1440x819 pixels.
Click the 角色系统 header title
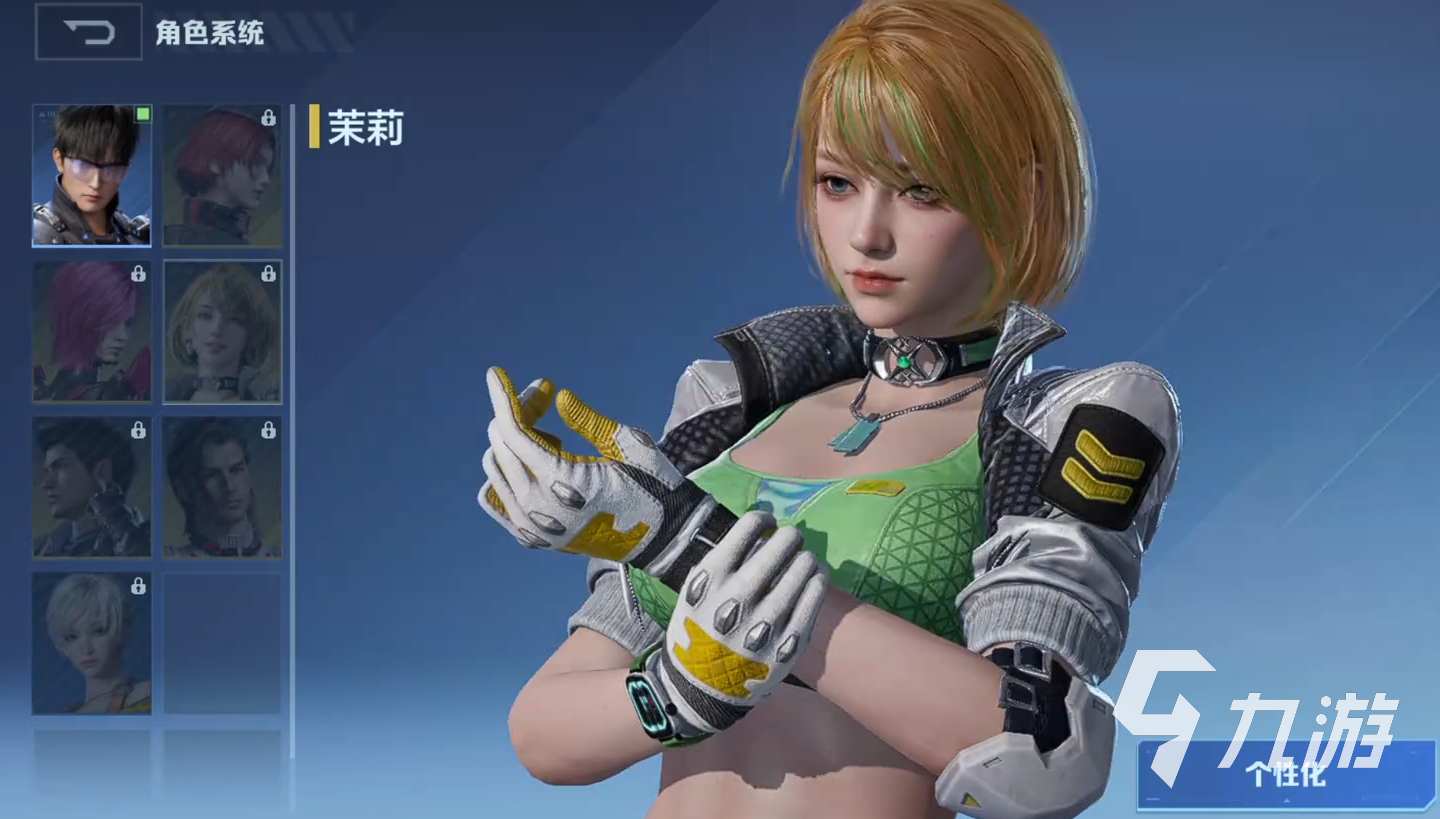[x=208, y=32]
